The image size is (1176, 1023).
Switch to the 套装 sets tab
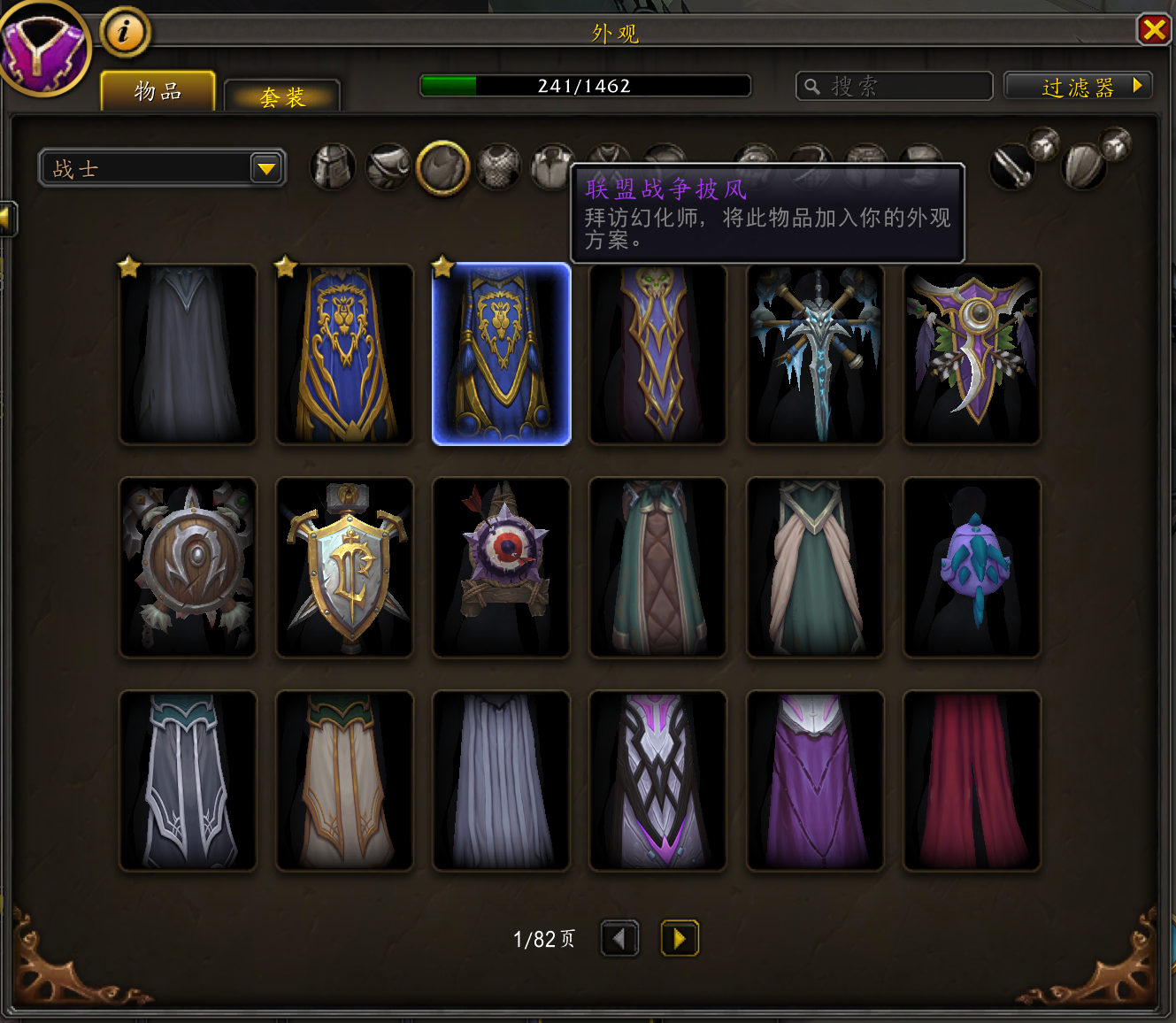coord(282,96)
